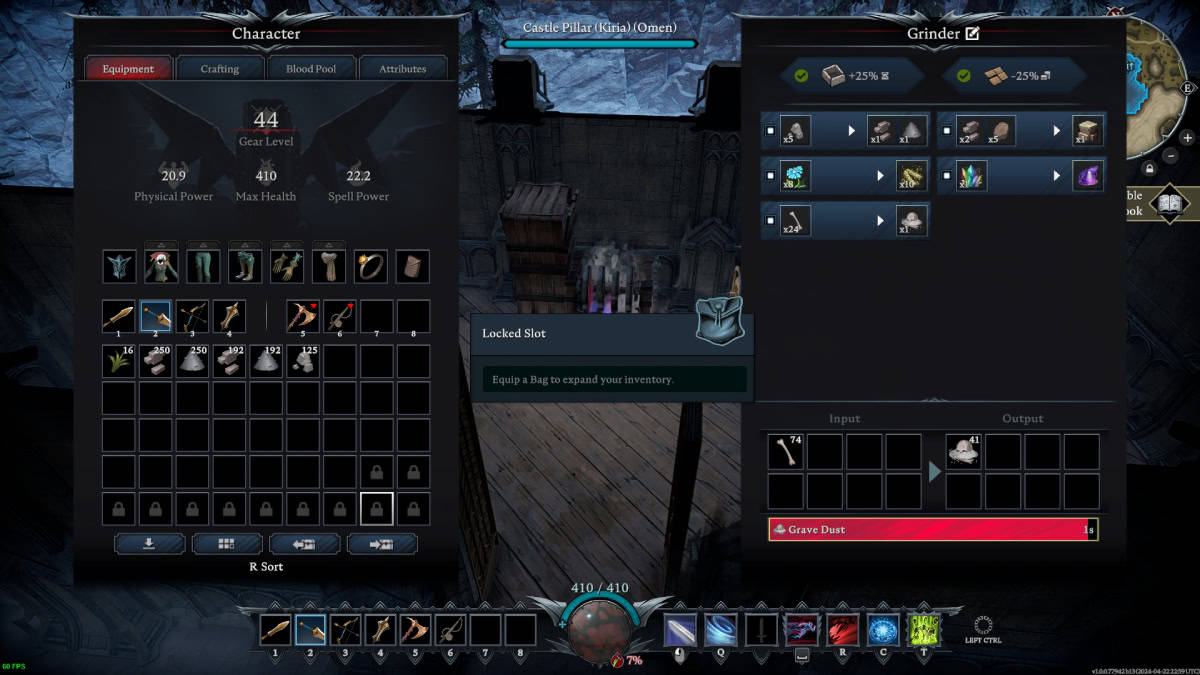Screen dimensions: 1200x675
Task: Click the rename icon beside Grinder title
Action: coord(972,34)
